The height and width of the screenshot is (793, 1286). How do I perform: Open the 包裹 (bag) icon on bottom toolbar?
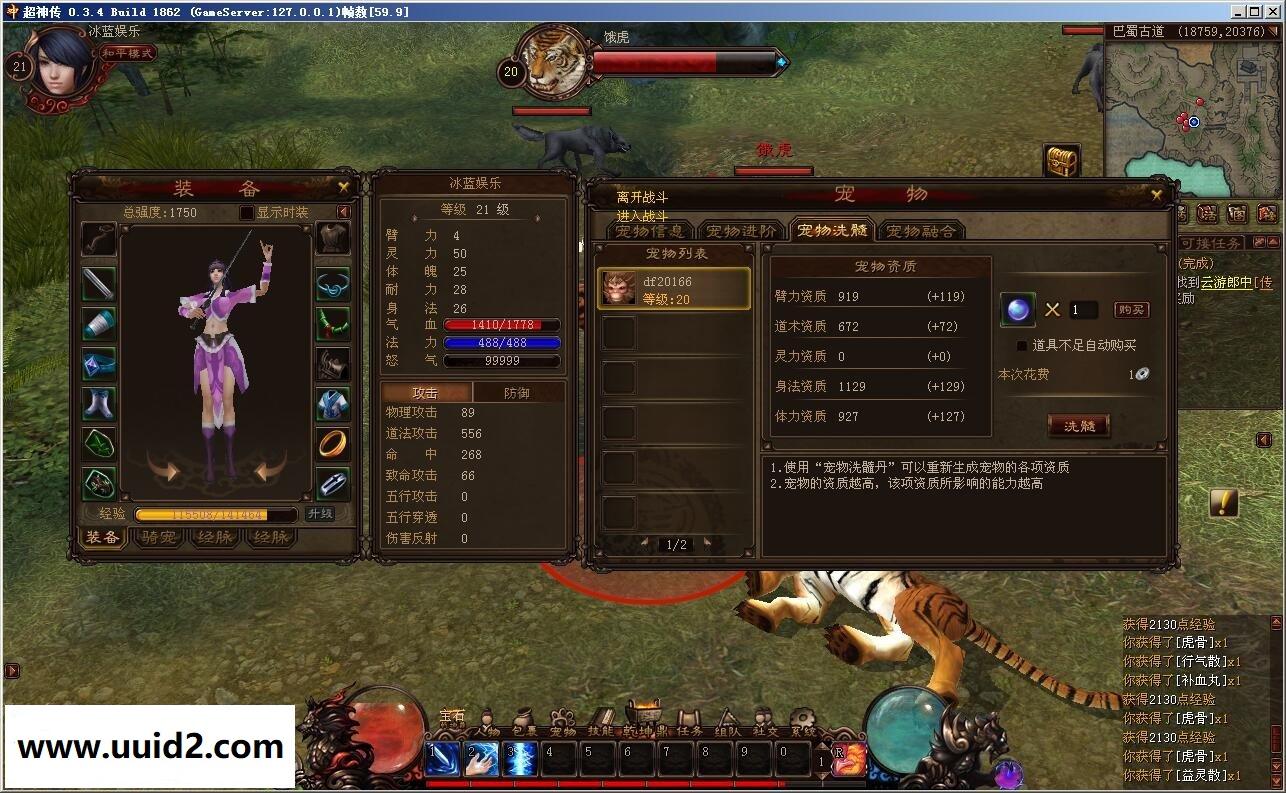click(522, 715)
